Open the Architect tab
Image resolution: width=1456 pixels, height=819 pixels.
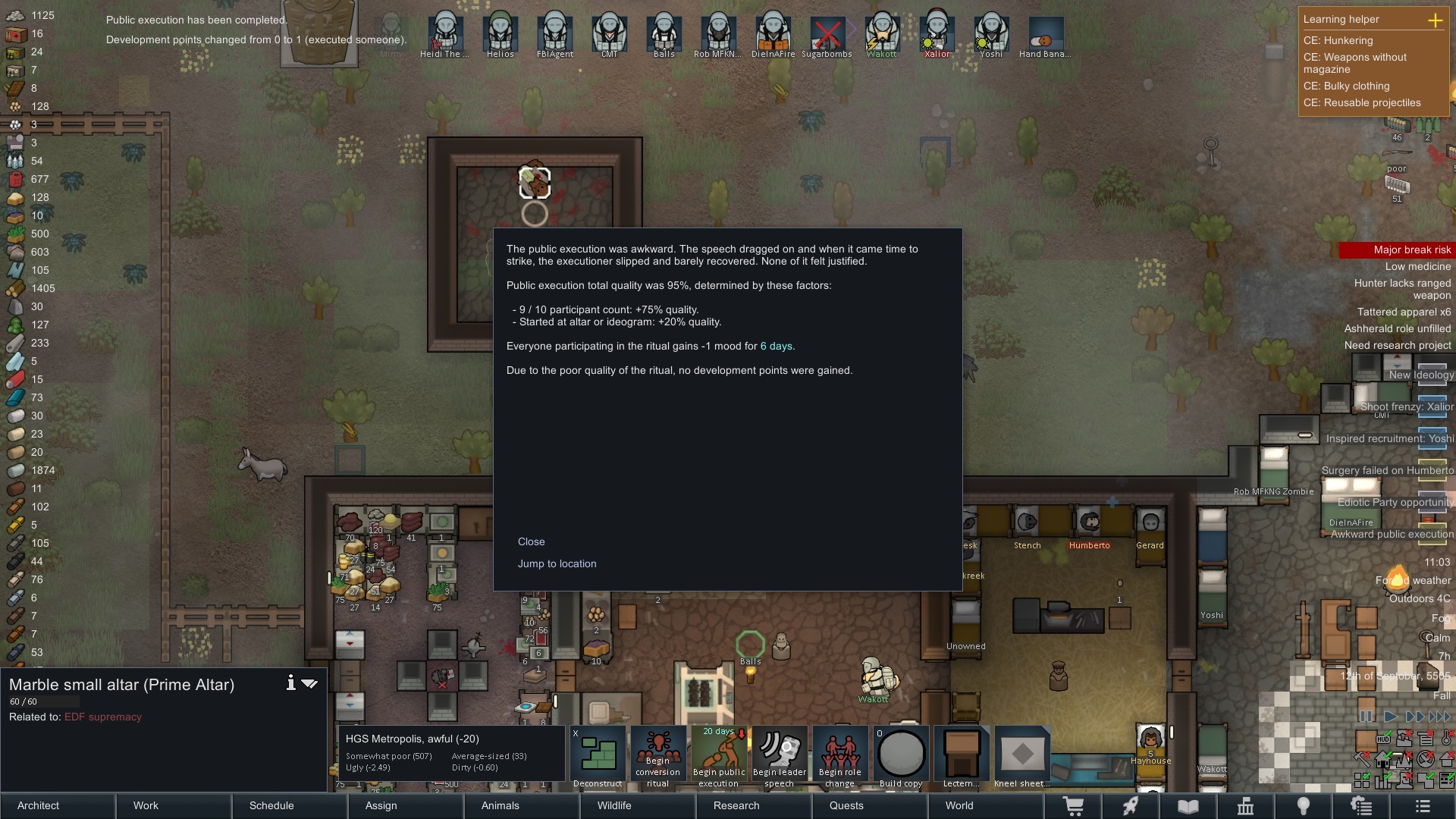39,805
